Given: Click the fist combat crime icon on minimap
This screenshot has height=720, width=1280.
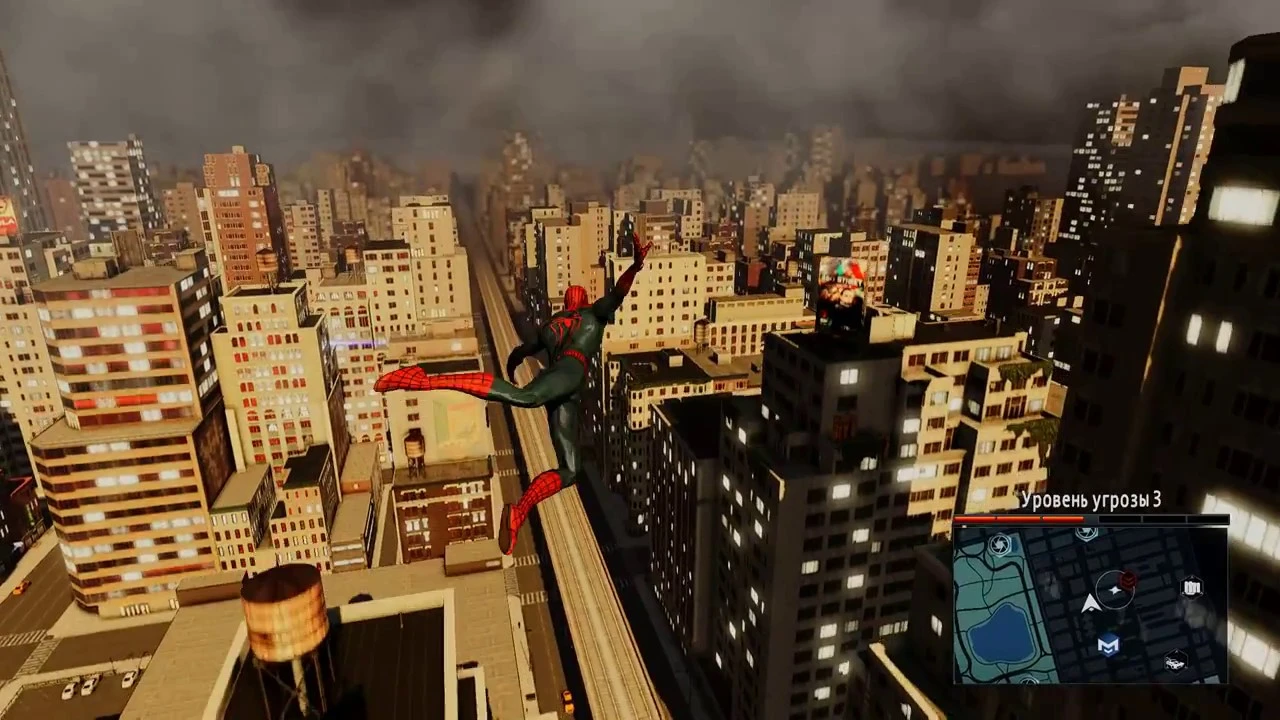Looking at the screenshot, I should (x=1192, y=586).
